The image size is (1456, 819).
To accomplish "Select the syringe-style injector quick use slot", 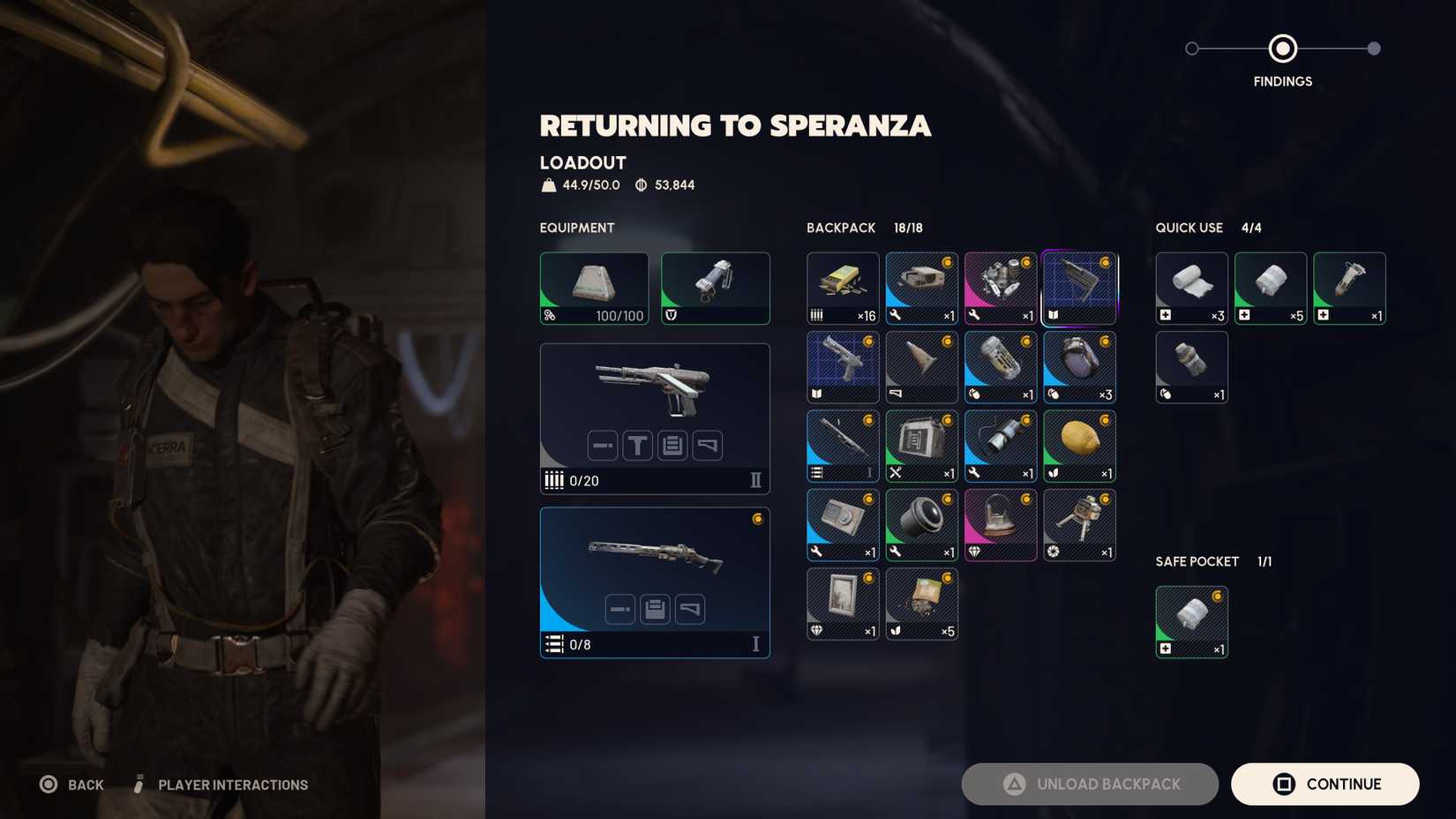I will click(1349, 288).
